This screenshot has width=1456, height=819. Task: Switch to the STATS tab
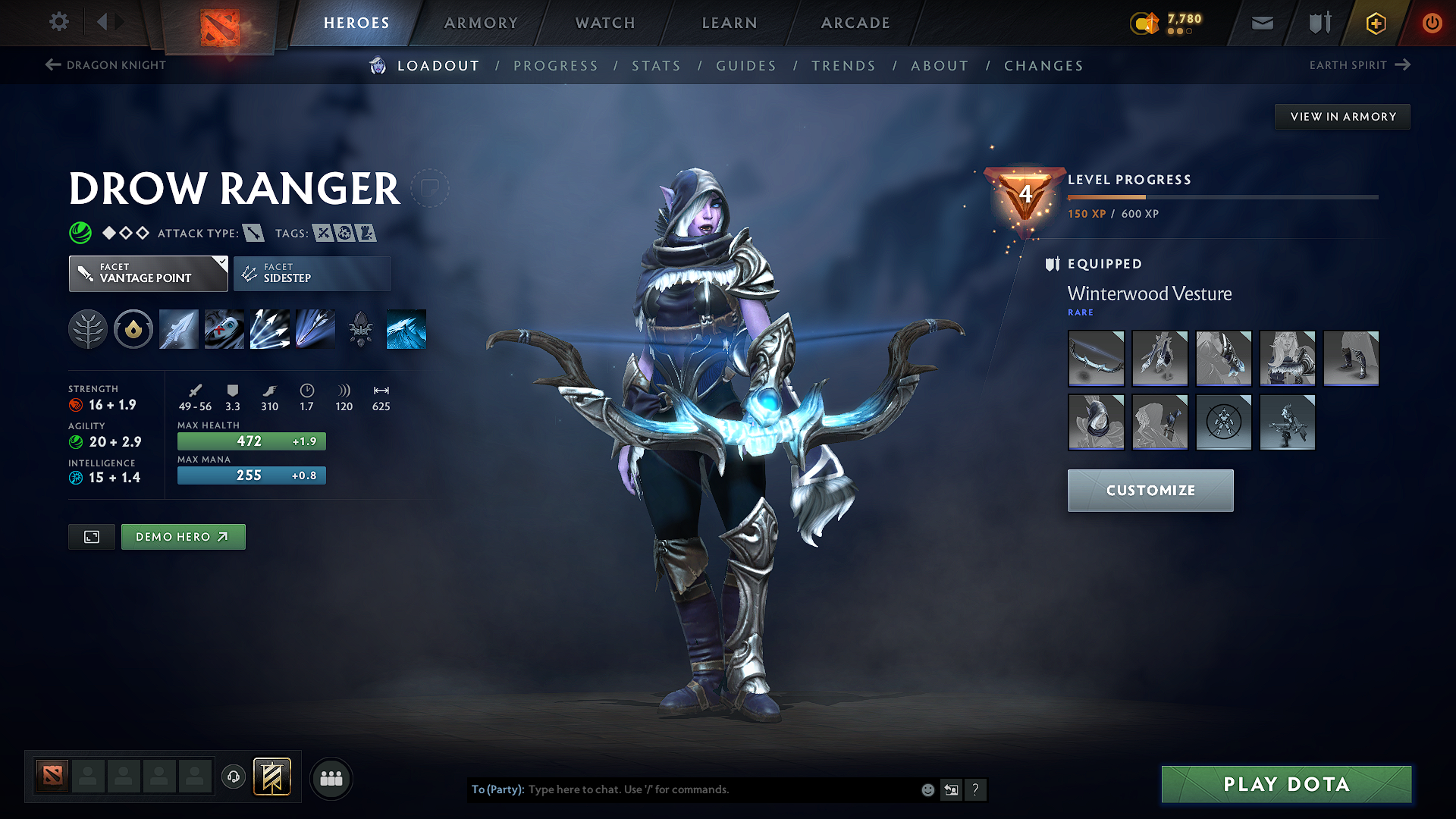[656, 66]
